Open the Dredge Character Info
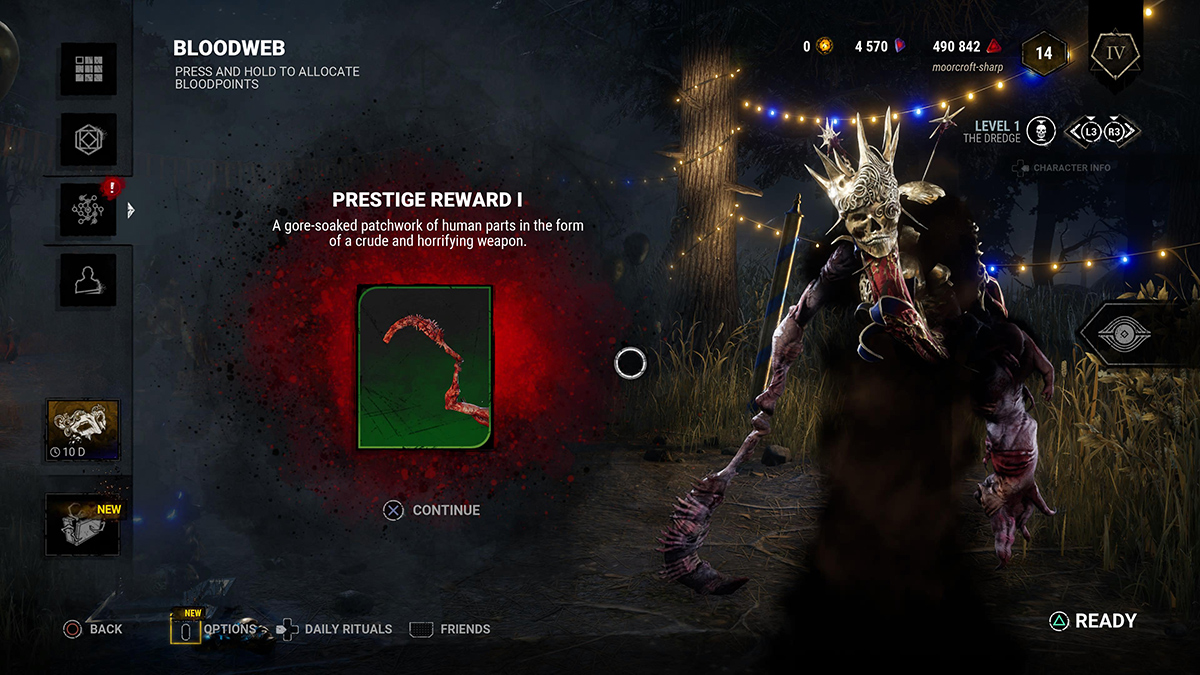This screenshot has width=1200, height=675. pos(1062,168)
